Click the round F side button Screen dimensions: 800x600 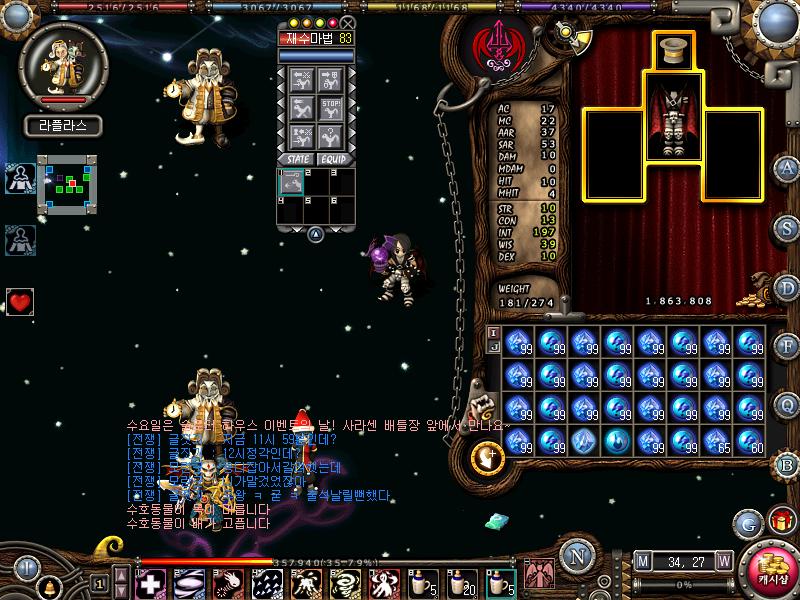coord(787,346)
